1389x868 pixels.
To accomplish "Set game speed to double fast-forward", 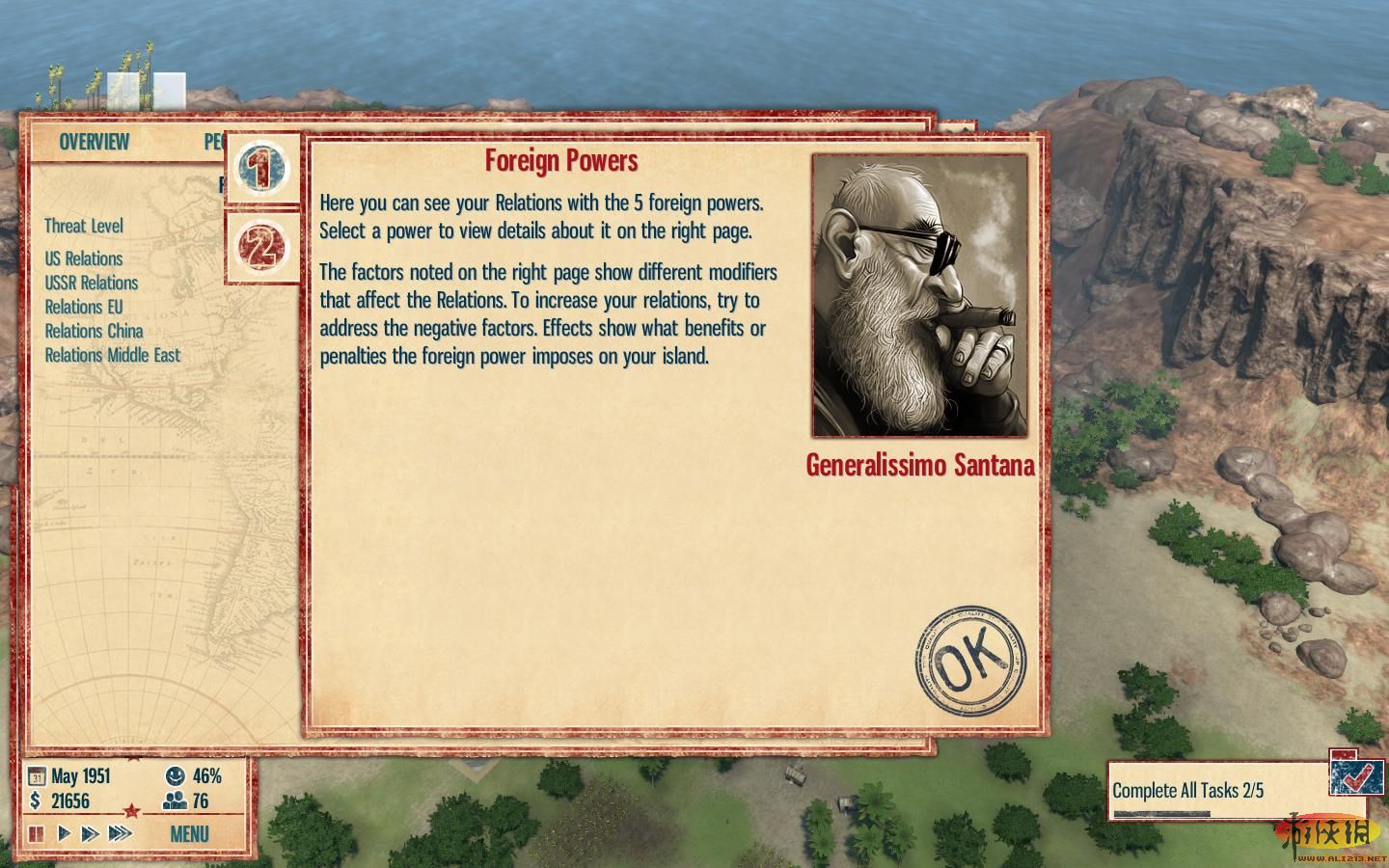I will 91,833.
